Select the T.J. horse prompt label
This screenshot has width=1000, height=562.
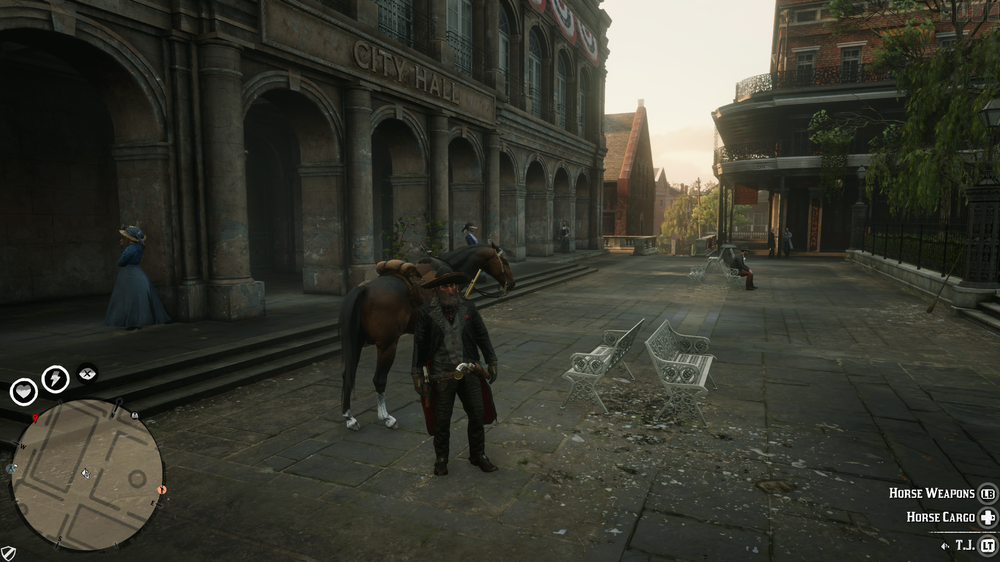[964, 545]
